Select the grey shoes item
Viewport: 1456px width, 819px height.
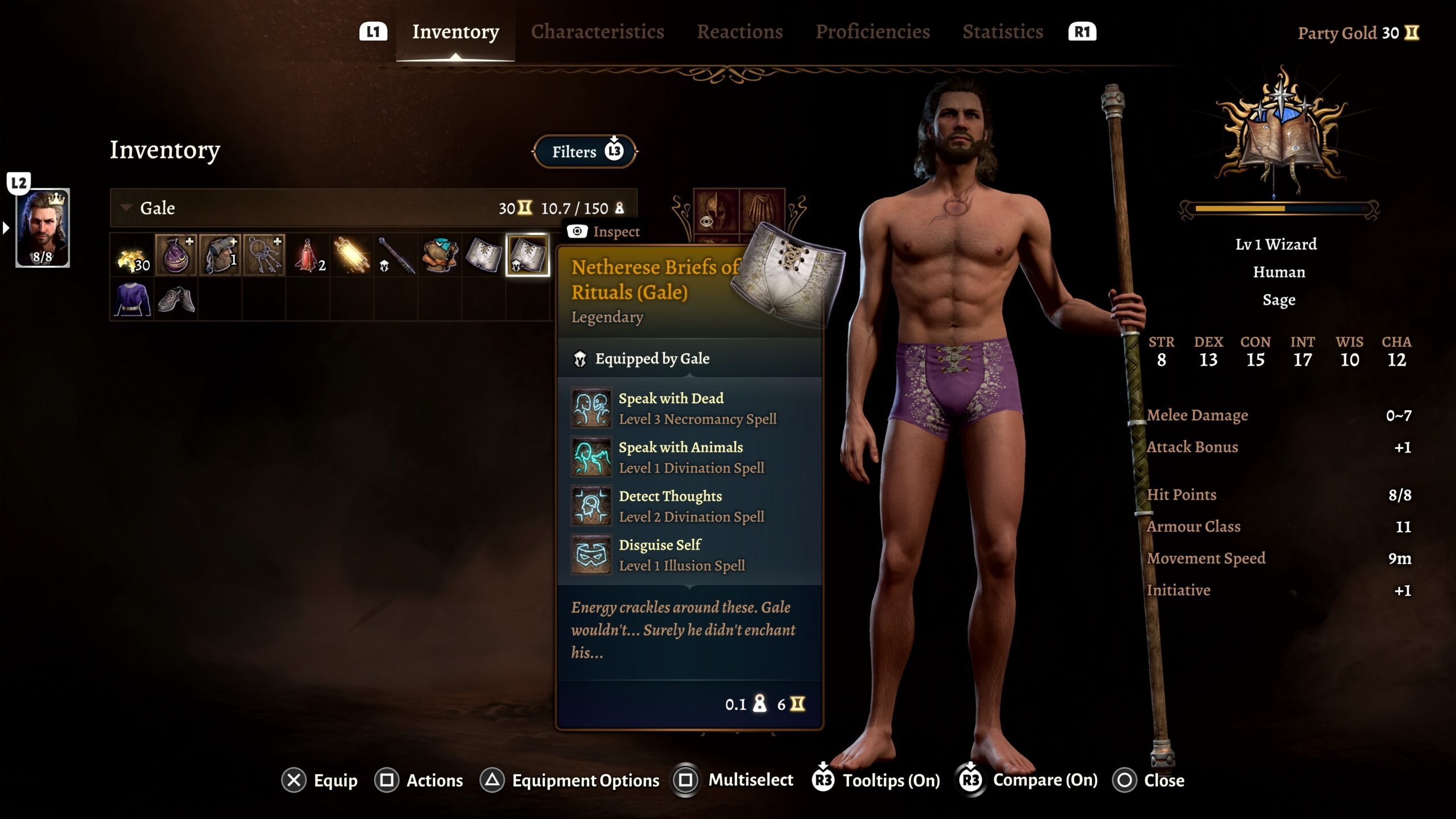click(176, 299)
